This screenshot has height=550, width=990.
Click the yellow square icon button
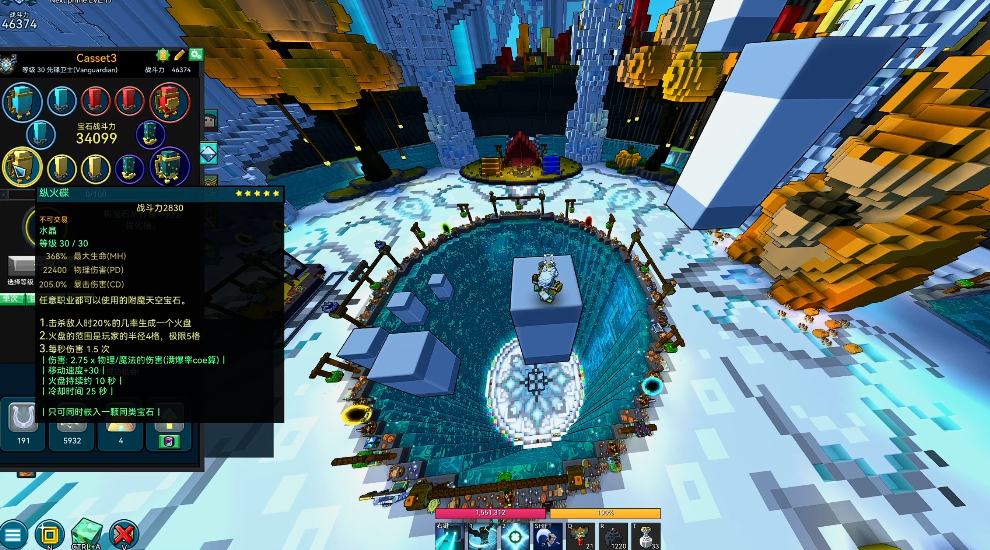pyautogui.click(x=49, y=534)
